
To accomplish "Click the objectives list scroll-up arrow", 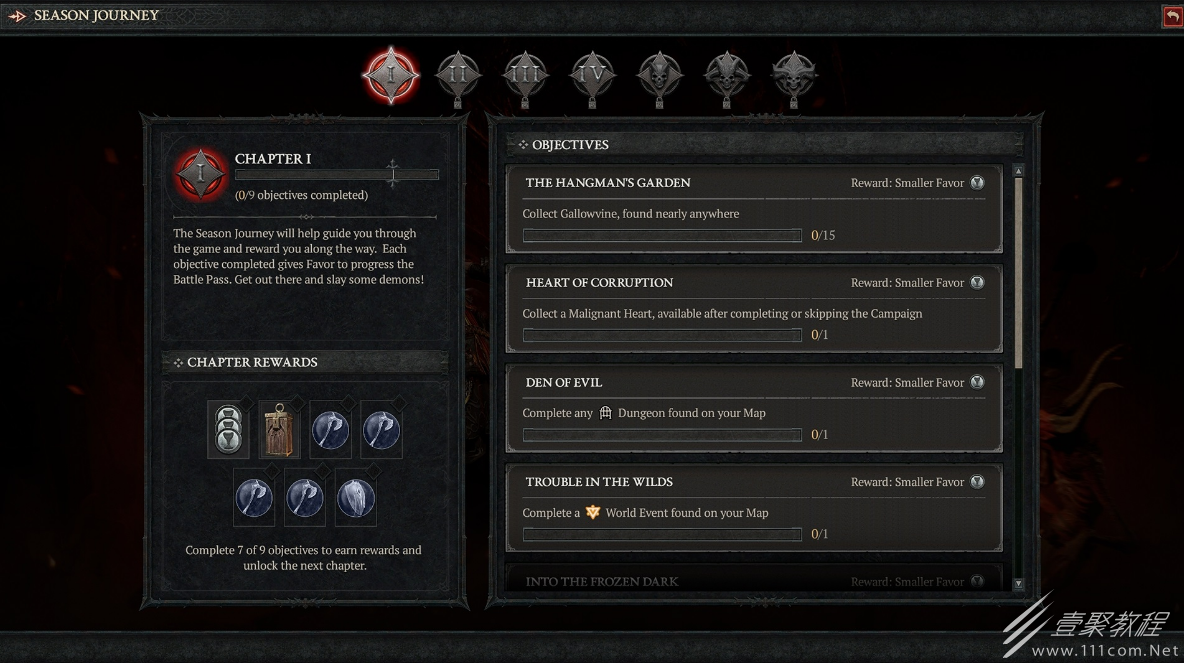I will 1018,171.
